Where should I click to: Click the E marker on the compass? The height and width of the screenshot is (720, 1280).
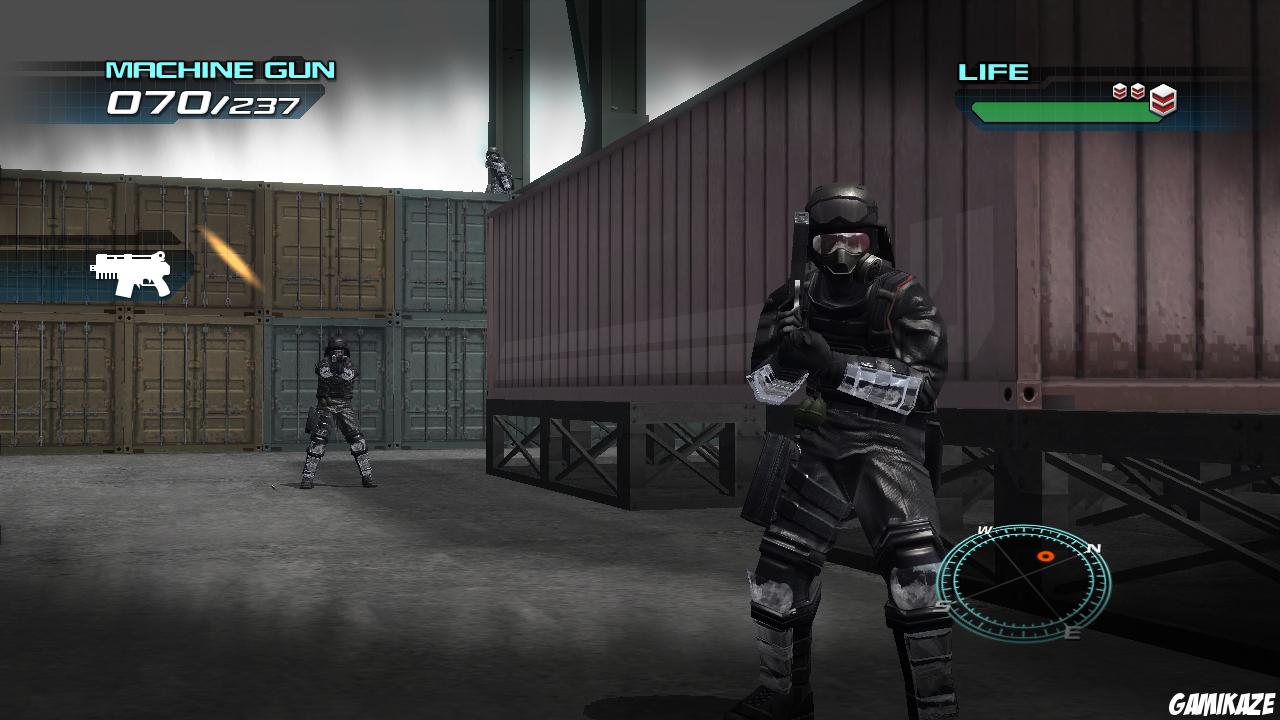[x=1072, y=632]
